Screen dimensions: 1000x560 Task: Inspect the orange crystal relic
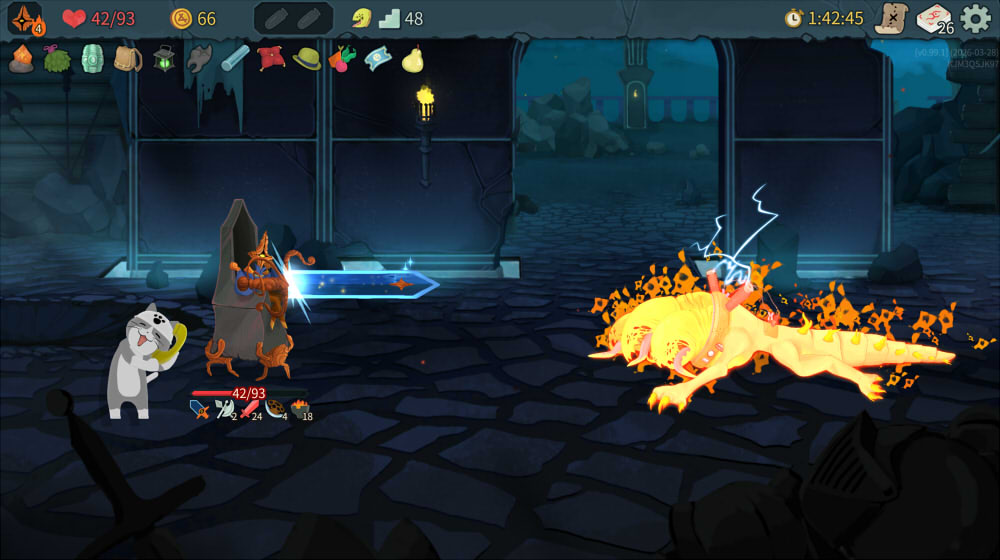click(x=21, y=59)
